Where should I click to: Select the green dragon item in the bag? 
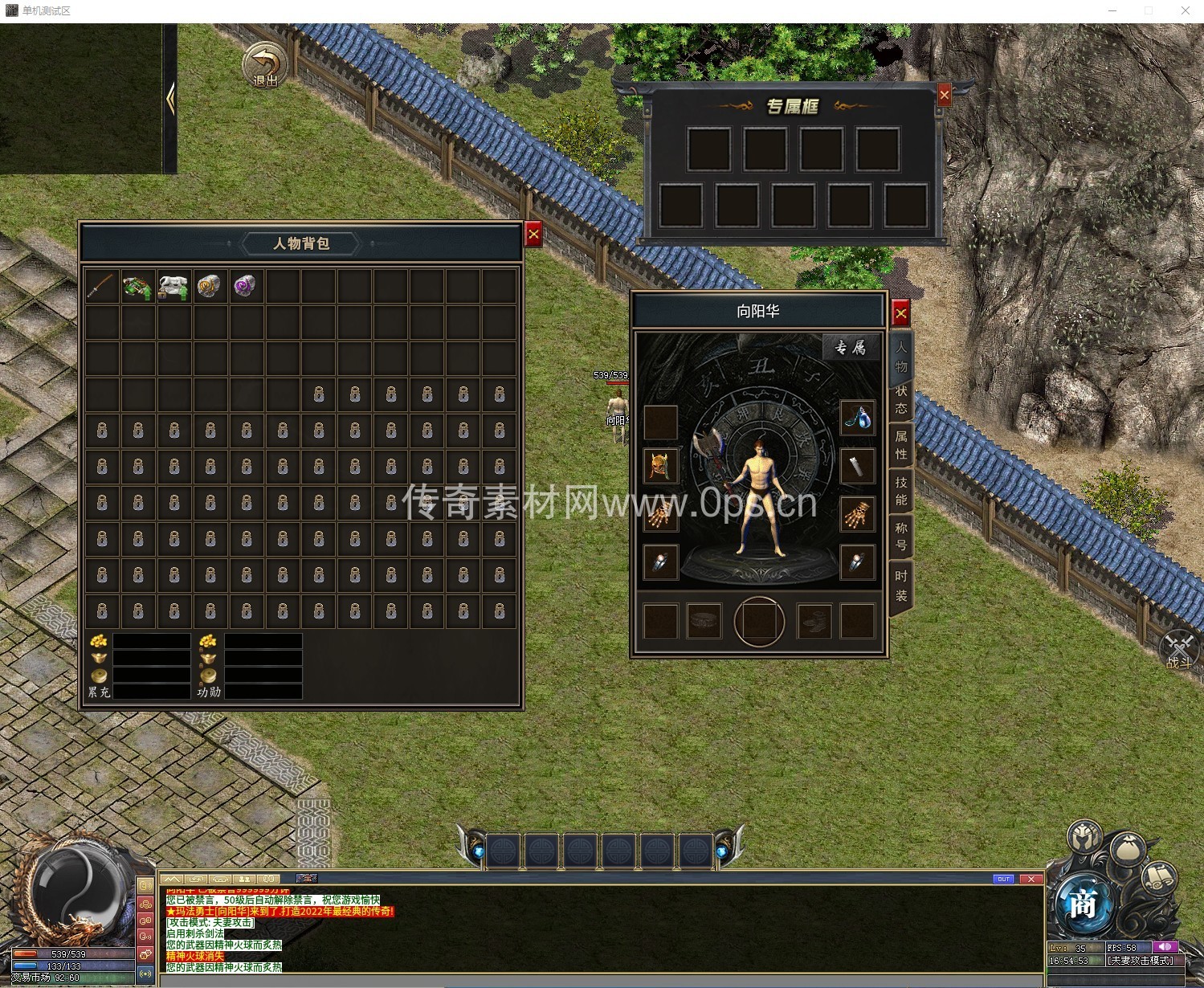coord(138,286)
